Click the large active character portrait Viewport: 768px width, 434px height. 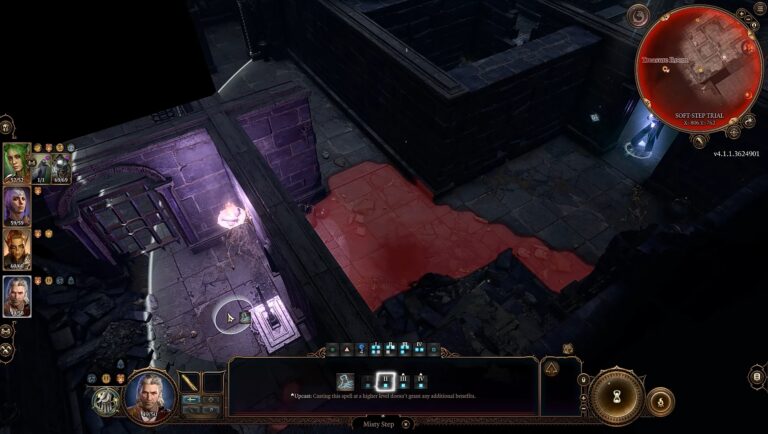[148, 393]
